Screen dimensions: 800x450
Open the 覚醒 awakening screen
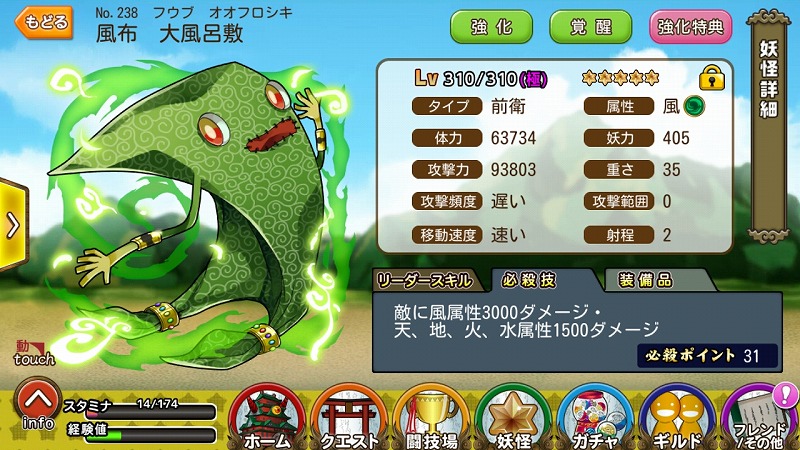(x=590, y=27)
